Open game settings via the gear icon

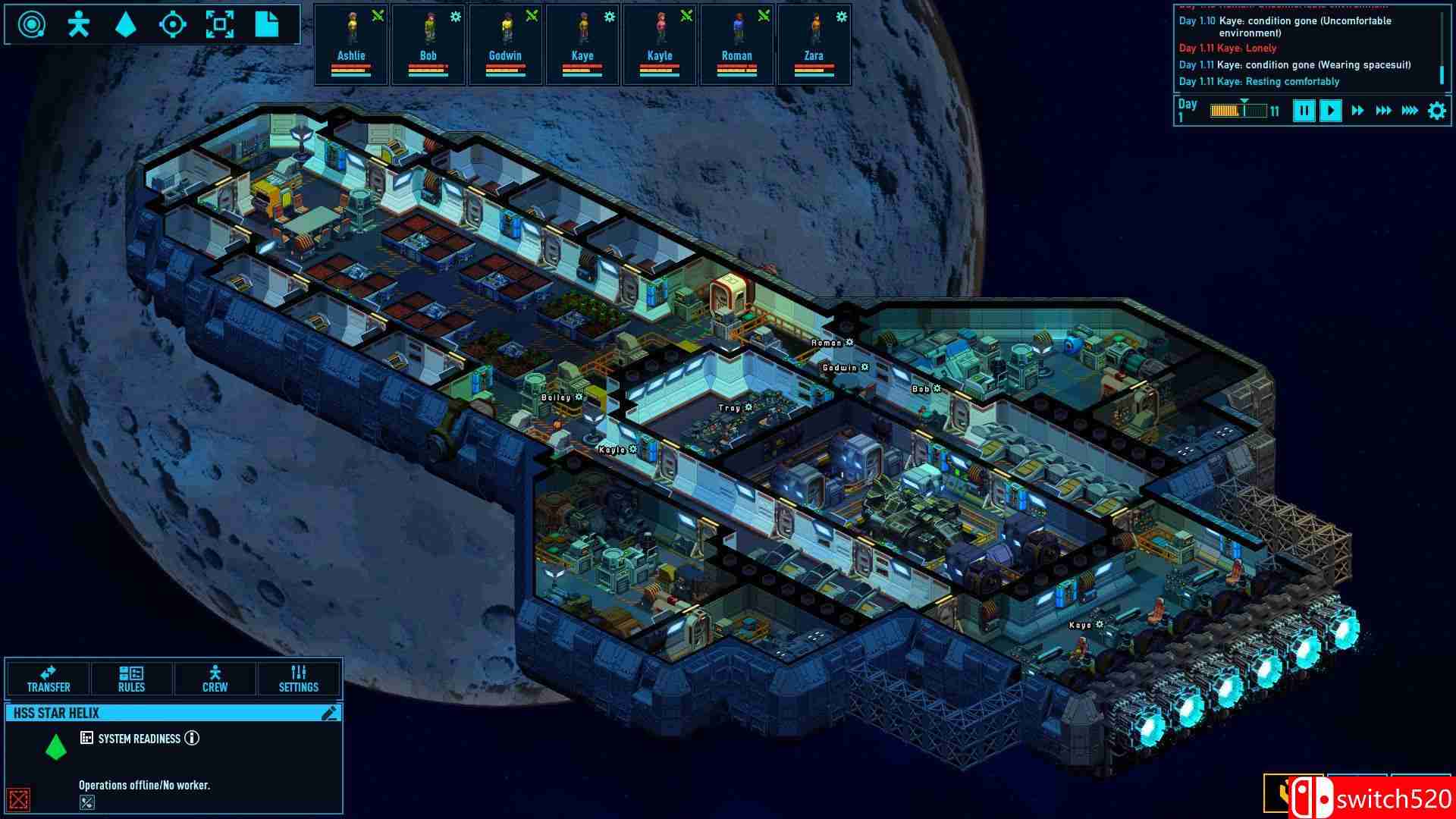click(x=1435, y=110)
